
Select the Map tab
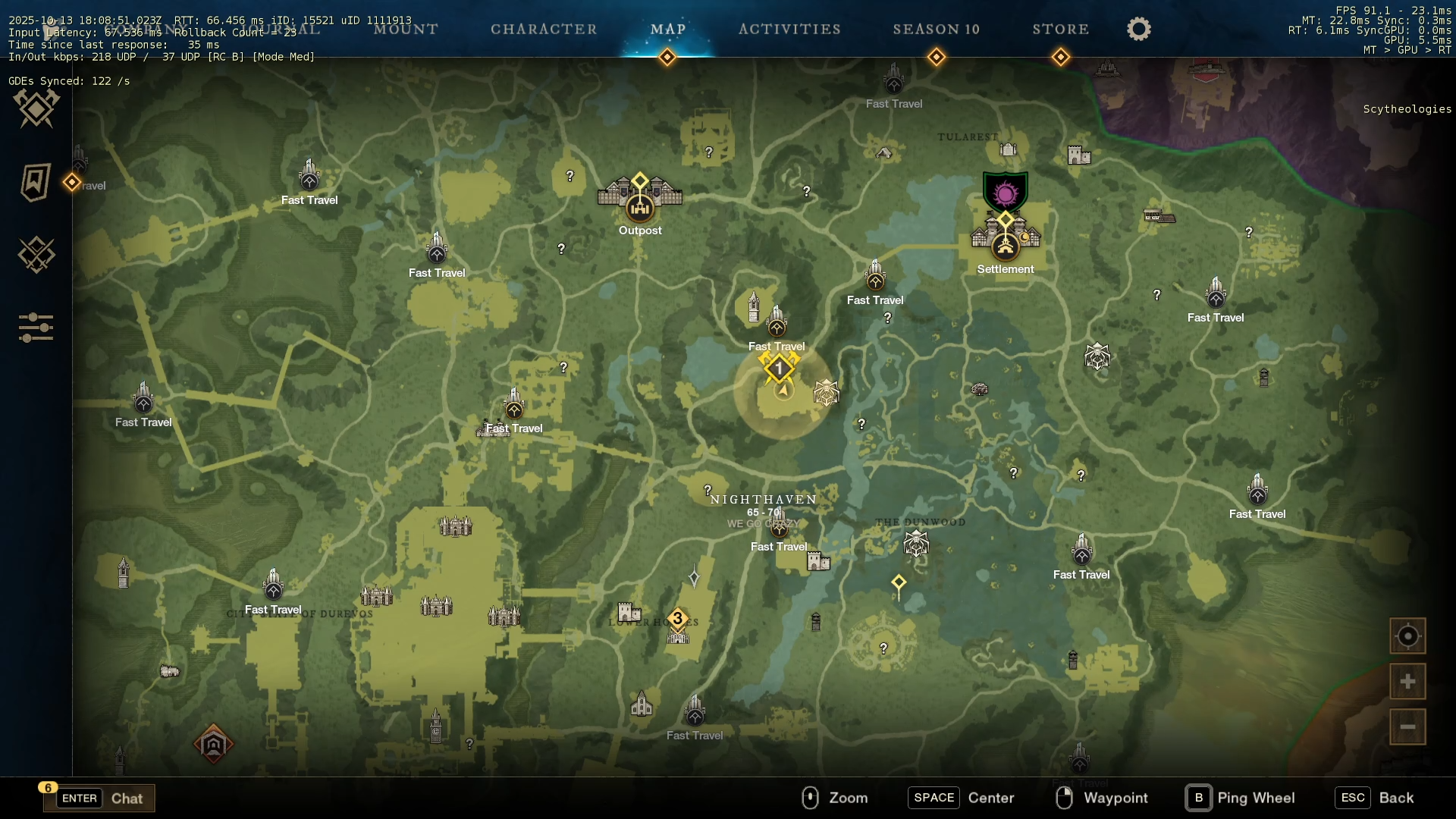[x=667, y=29]
